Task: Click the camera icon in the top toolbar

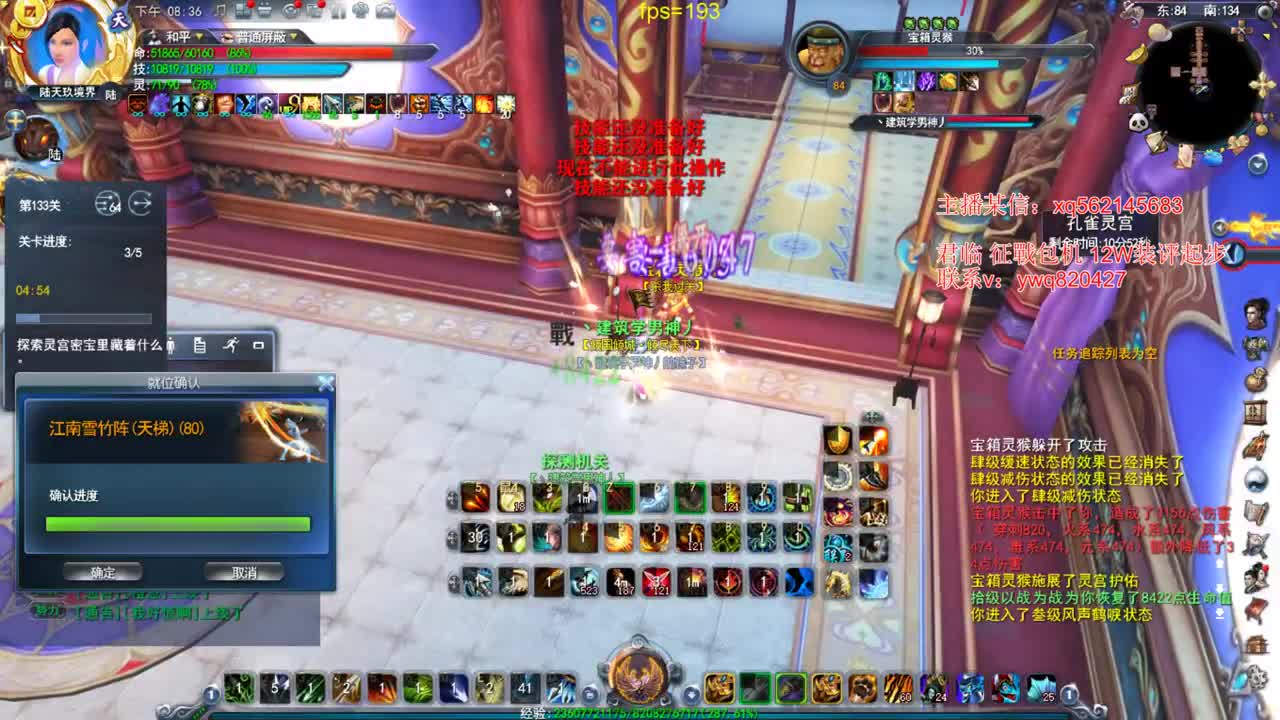Action: click(383, 10)
